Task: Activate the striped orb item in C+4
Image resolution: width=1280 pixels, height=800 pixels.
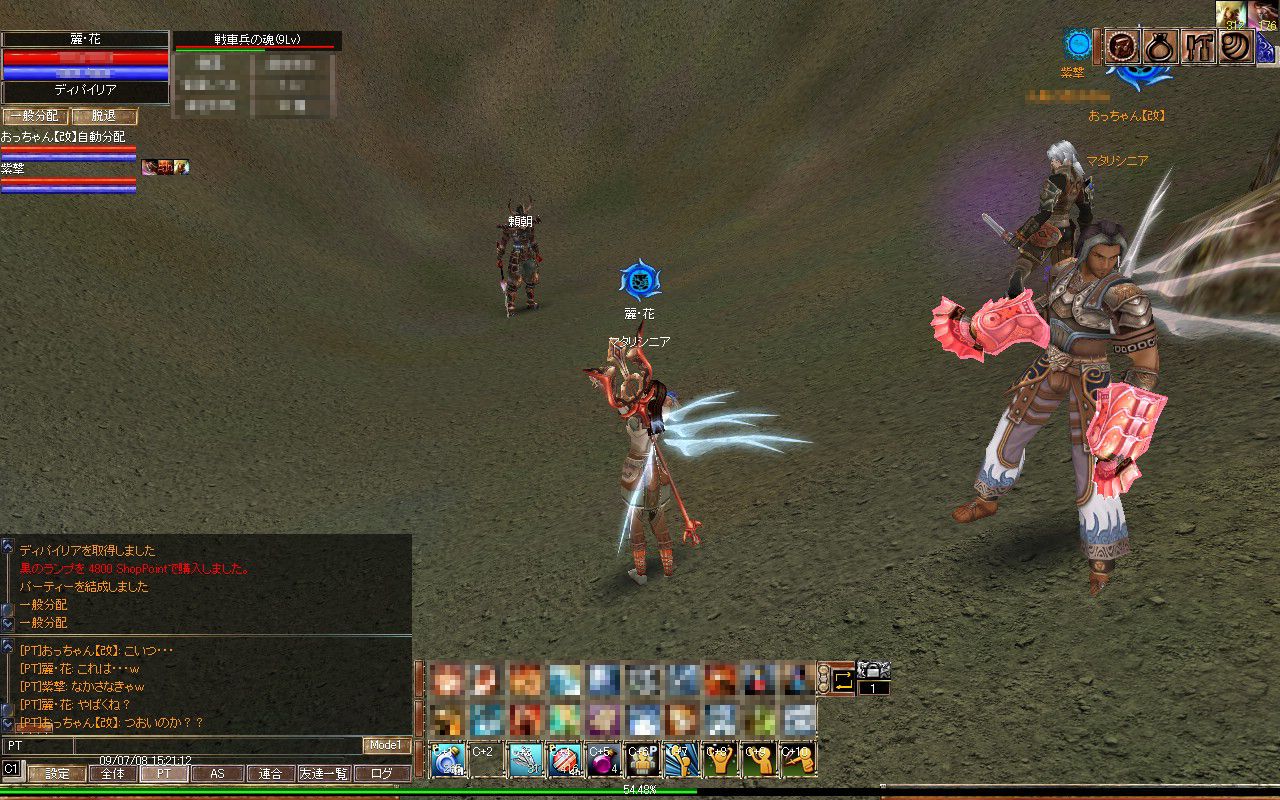Action: 564,759
